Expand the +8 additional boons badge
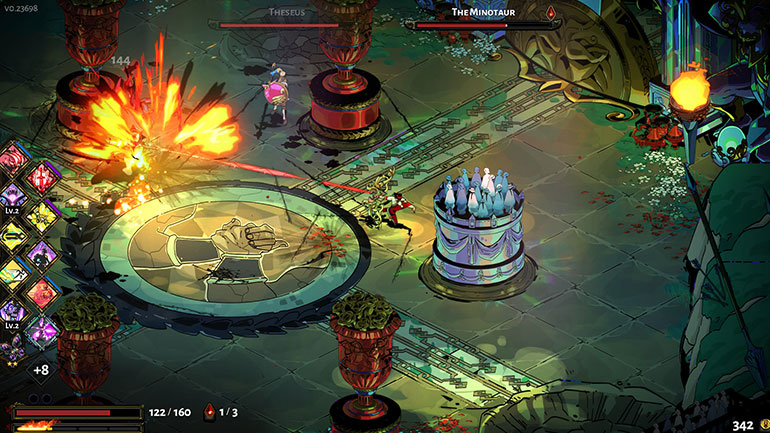The height and width of the screenshot is (433, 770). tap(41, 370)
